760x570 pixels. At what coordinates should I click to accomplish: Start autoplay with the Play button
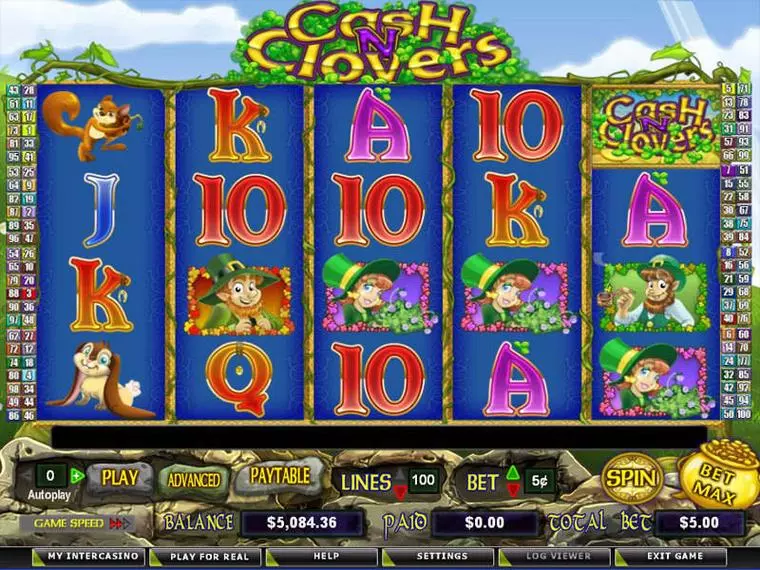pyautogui.click(x=119, y=477)
